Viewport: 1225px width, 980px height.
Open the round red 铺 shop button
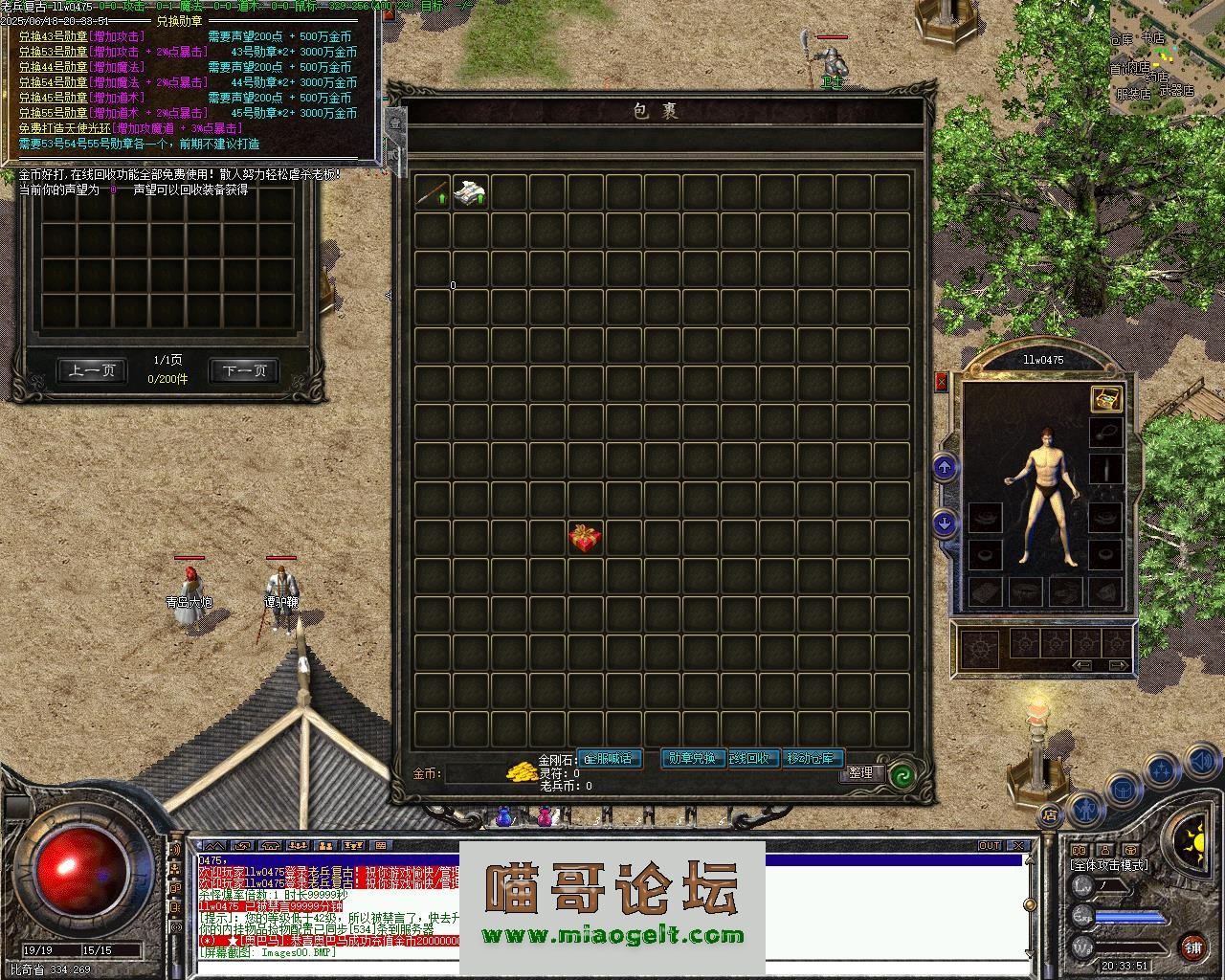pos(1192,947)
